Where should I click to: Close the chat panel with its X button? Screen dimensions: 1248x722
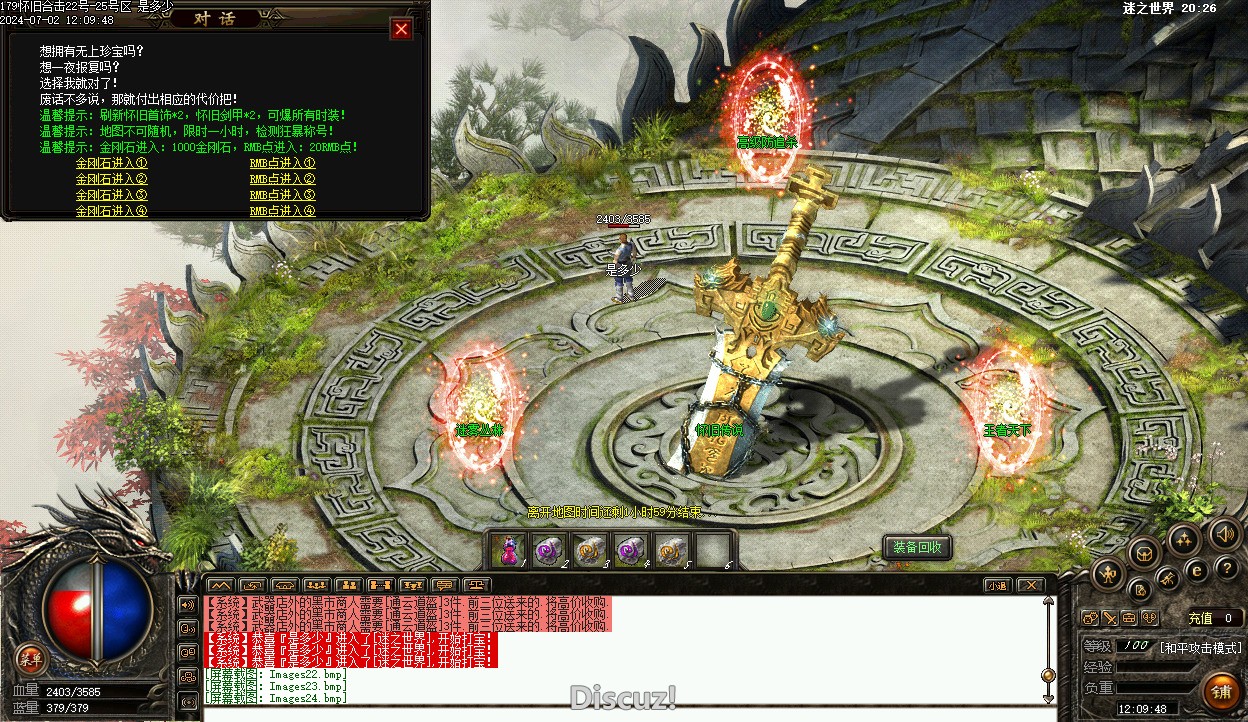(x=1029, y=585)
